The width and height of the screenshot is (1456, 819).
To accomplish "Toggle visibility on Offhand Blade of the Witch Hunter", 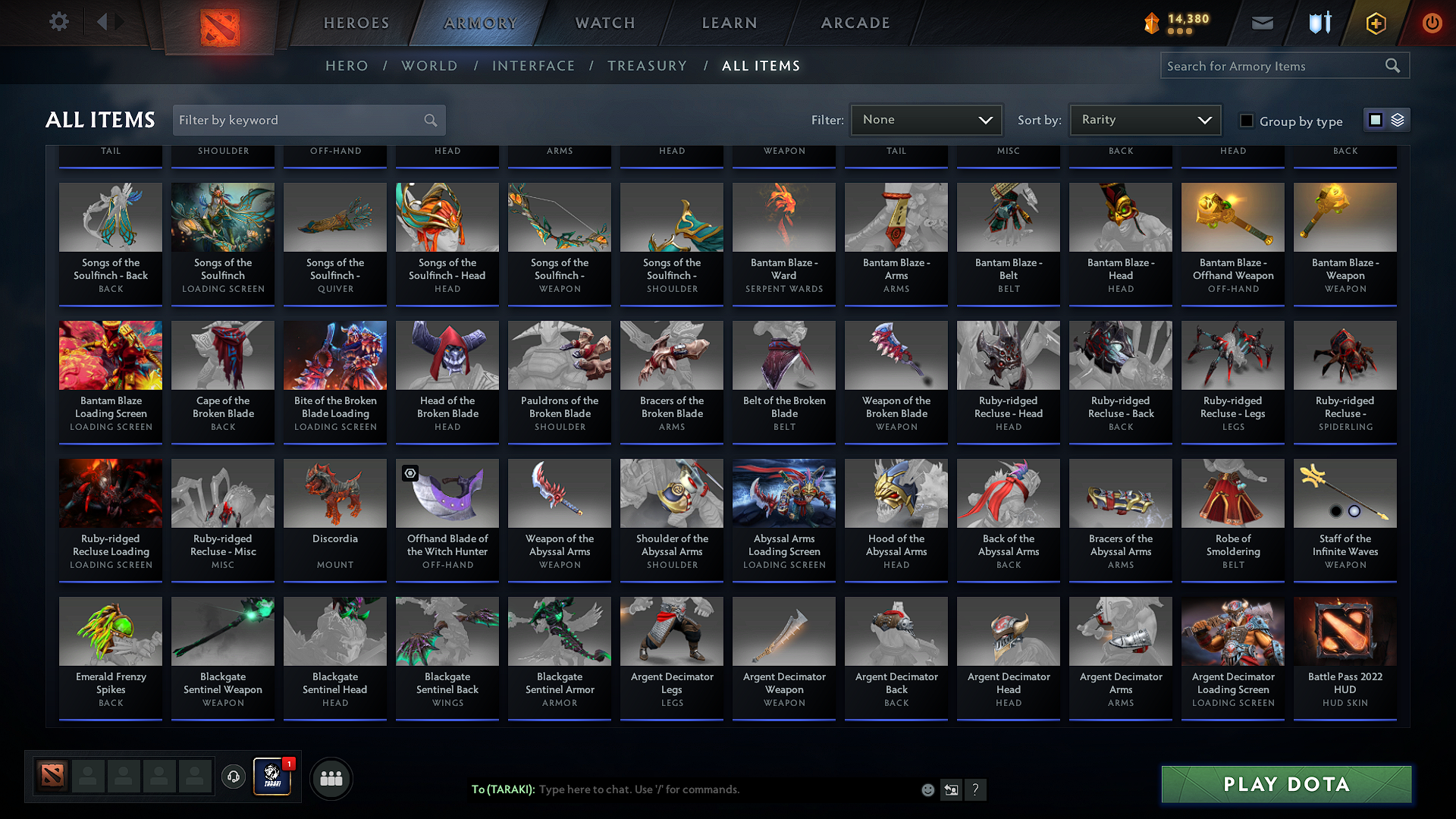I will [x=410, y=473].
